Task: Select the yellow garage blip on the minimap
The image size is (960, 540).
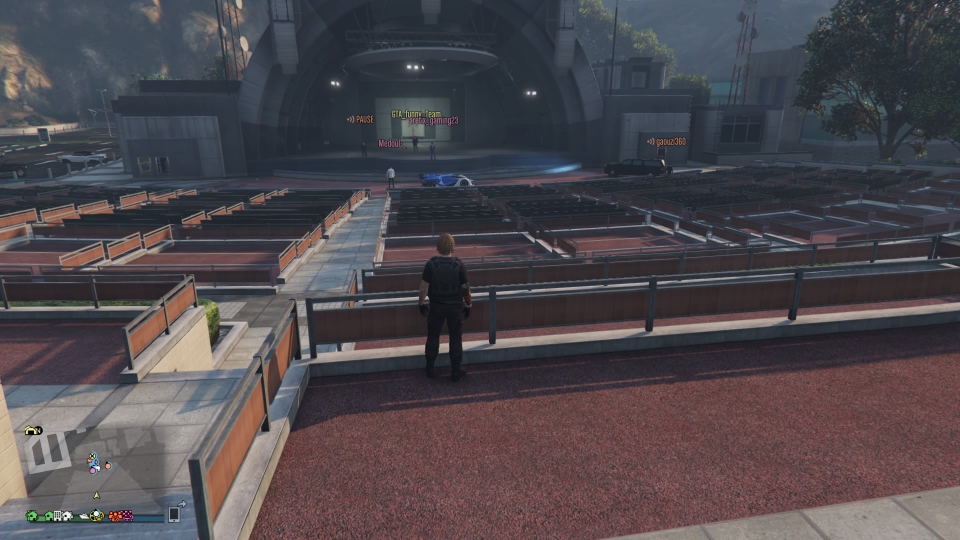Action: [x=30, y=430]
